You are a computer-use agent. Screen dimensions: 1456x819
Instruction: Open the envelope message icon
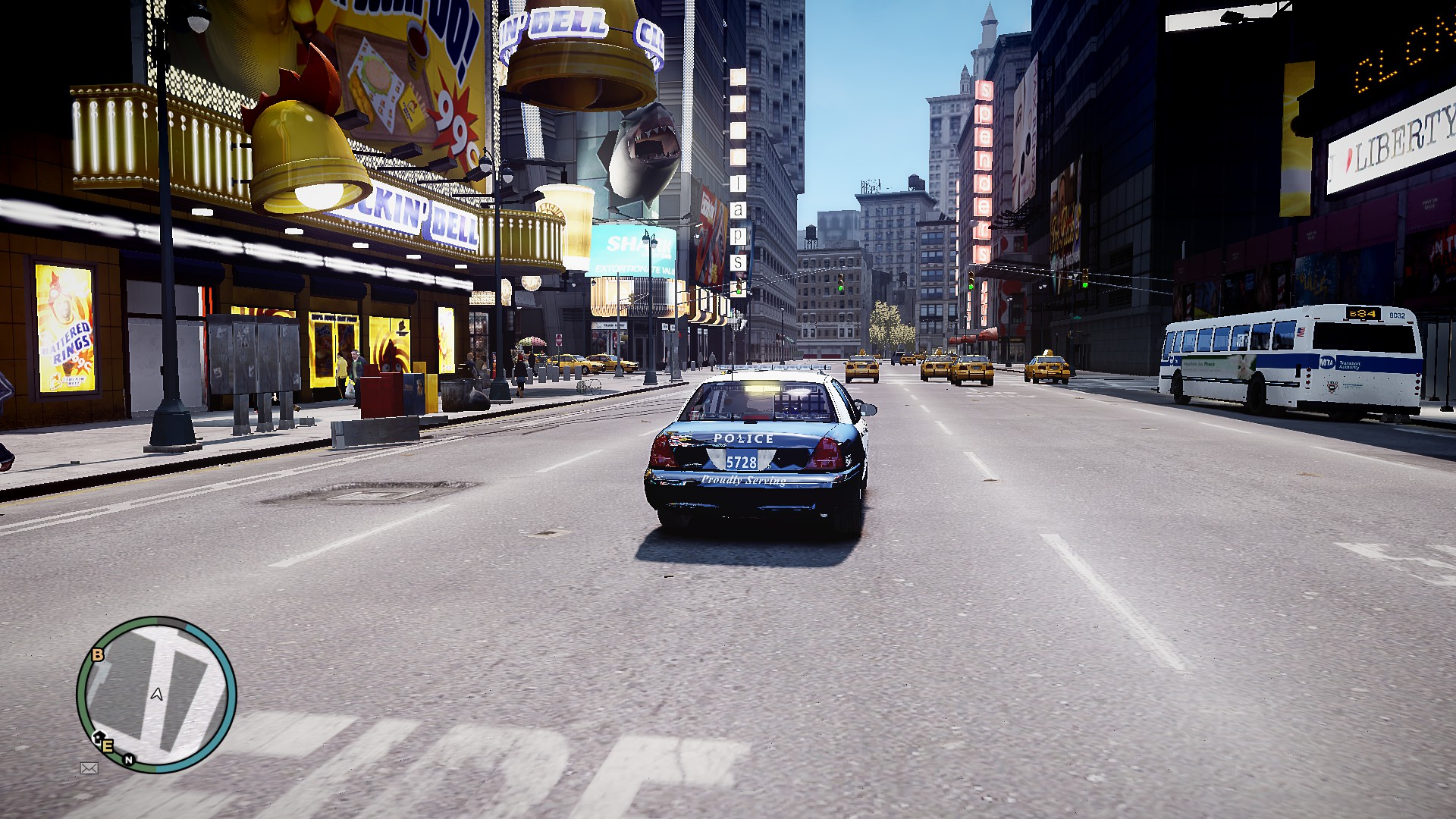point(89,768)
